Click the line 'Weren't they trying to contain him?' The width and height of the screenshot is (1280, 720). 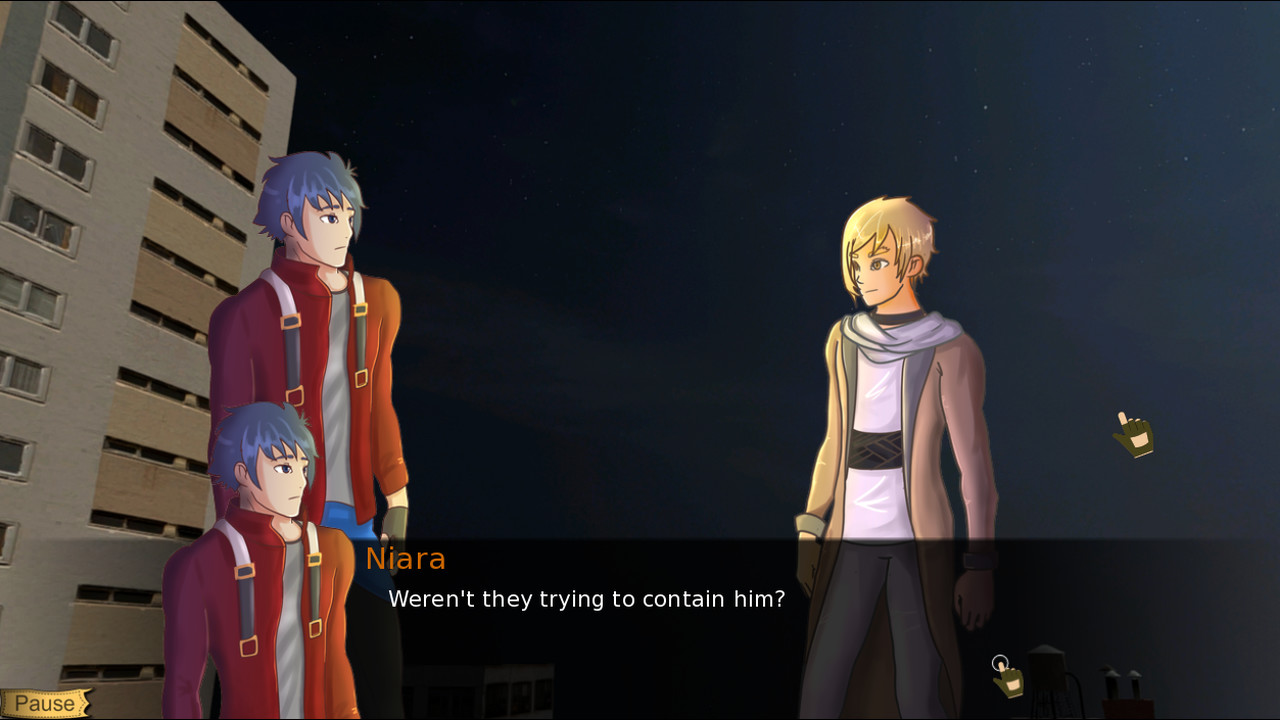pos(586,599)
